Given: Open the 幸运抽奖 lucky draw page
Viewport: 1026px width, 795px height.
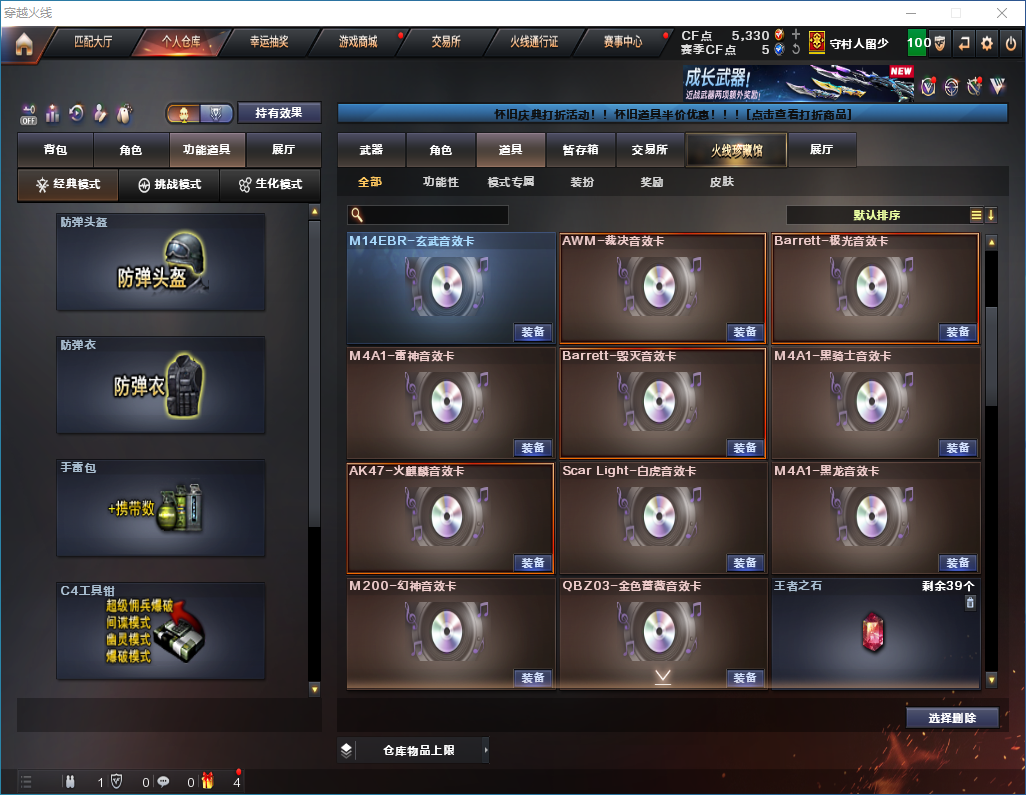Looking at the screenshot, I should coord(269,42).
